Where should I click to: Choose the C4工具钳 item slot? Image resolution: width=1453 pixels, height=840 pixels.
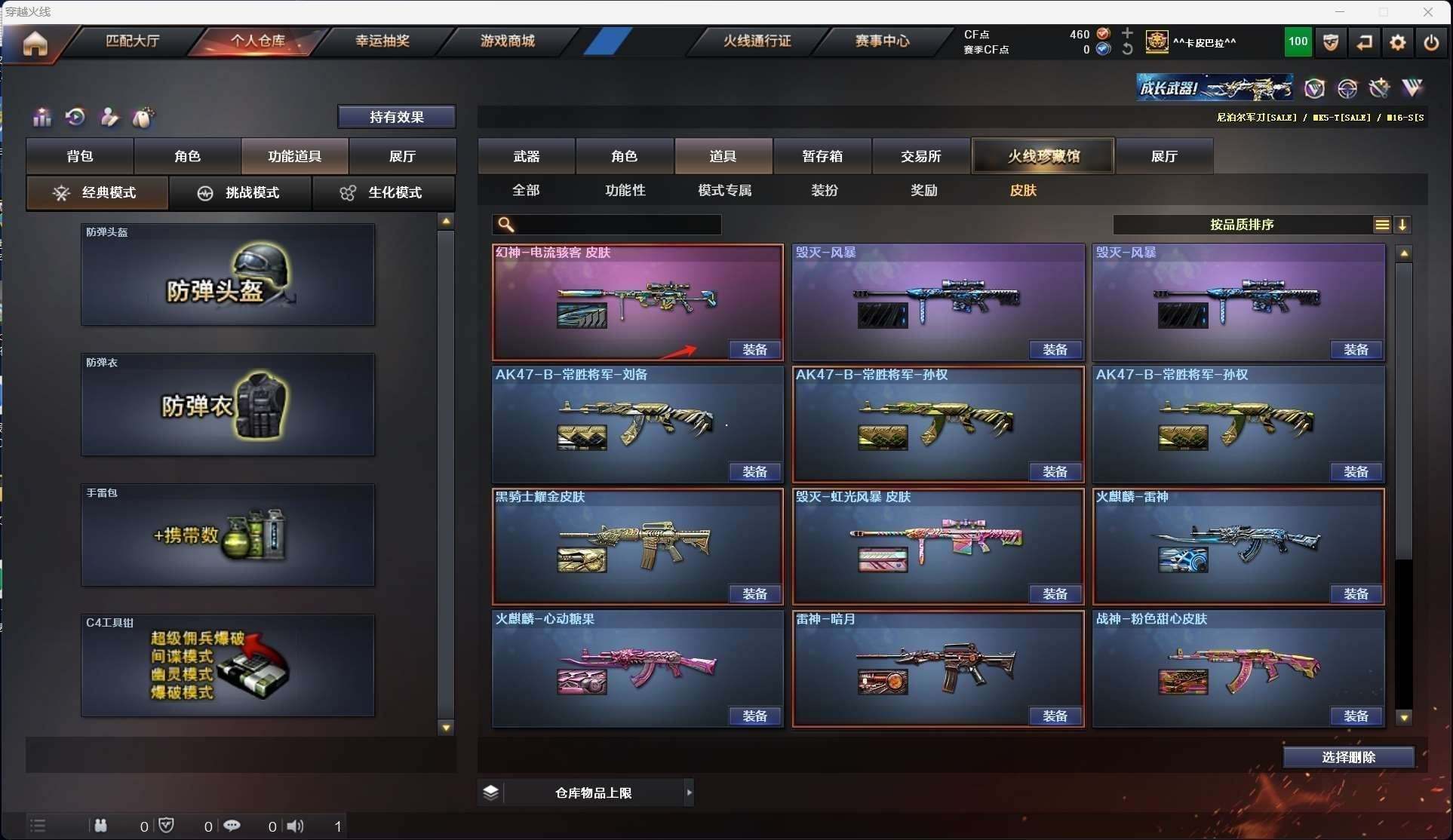pyautogui.click(x=228, y=666)
